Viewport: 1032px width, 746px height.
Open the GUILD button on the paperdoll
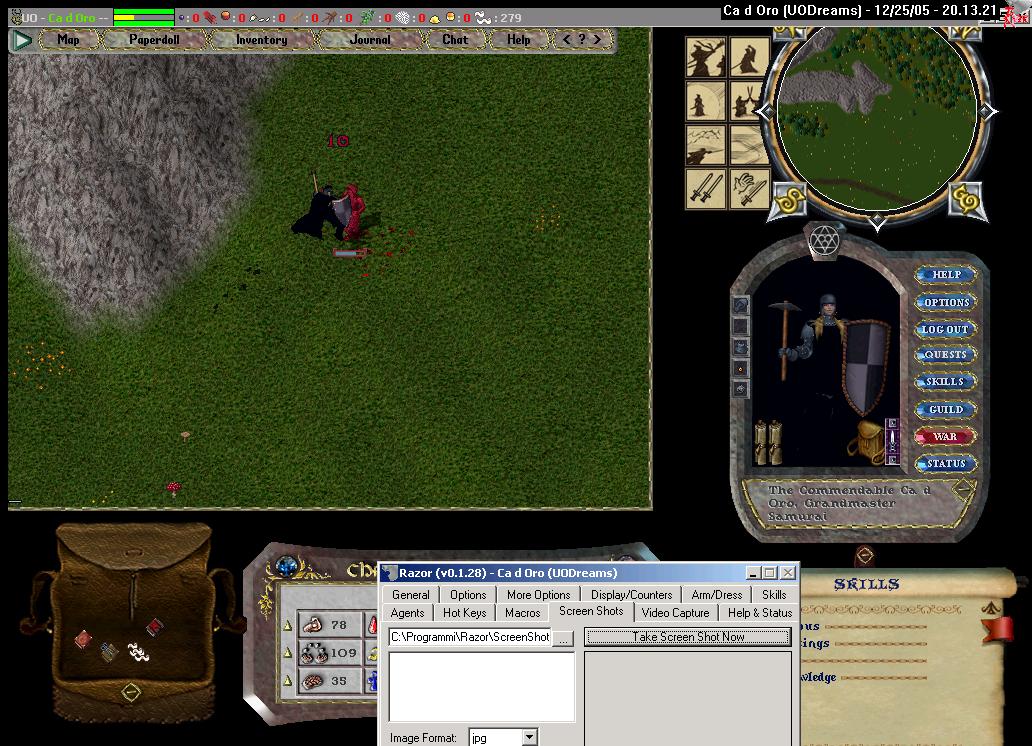945,409
